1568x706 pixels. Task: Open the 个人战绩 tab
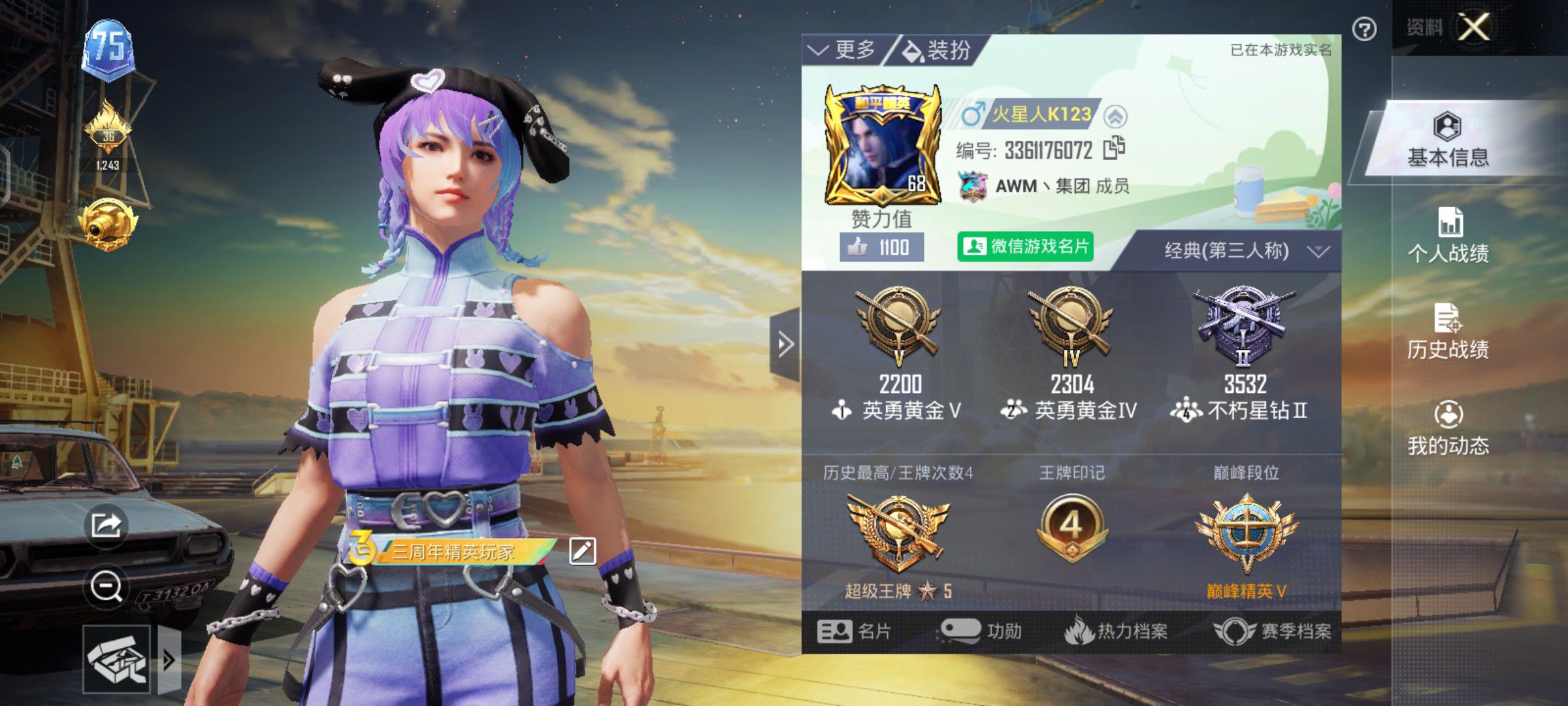[x=1448, y=237]
